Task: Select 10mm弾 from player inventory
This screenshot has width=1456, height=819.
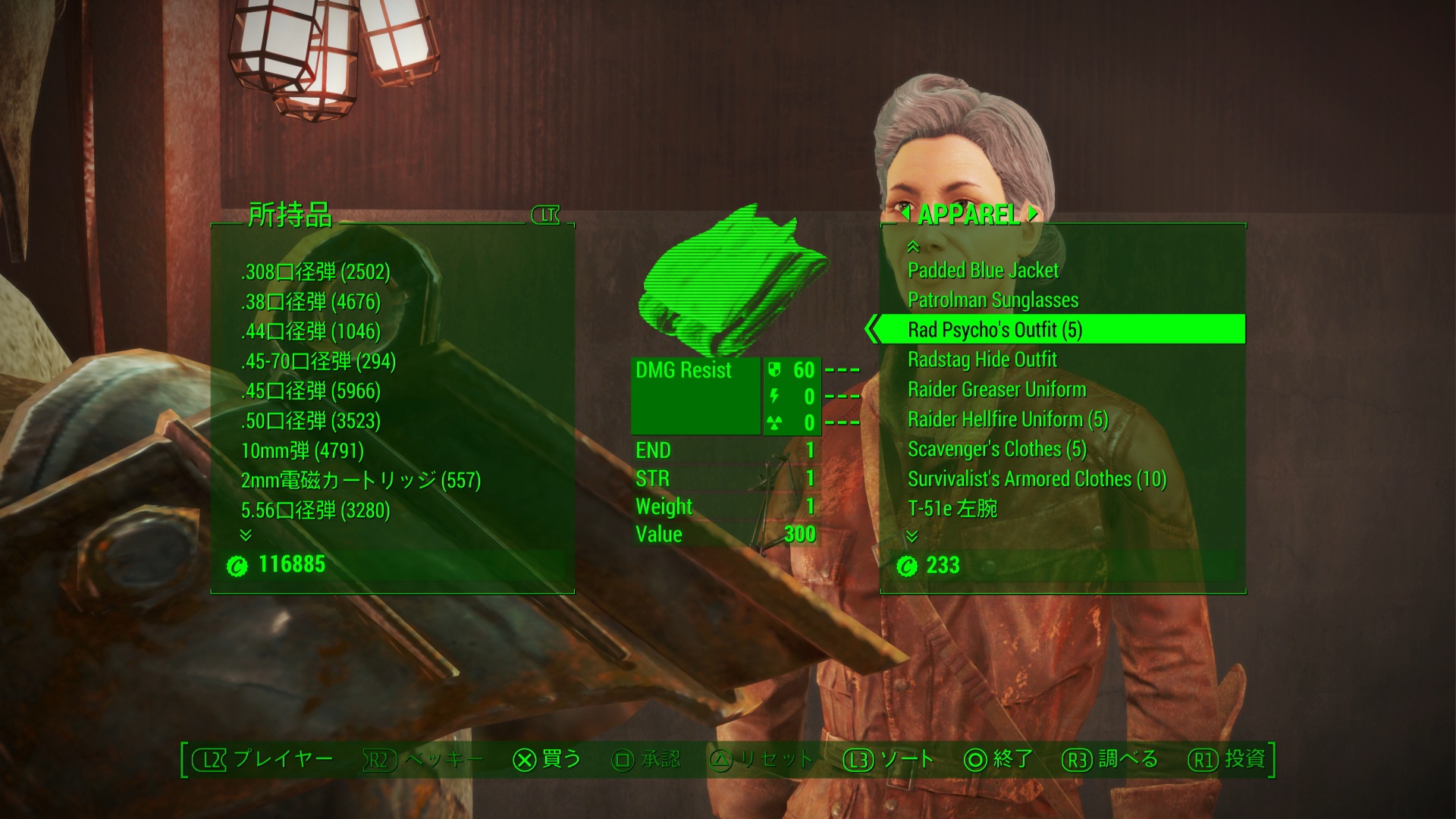Action: tap(302, 451)
